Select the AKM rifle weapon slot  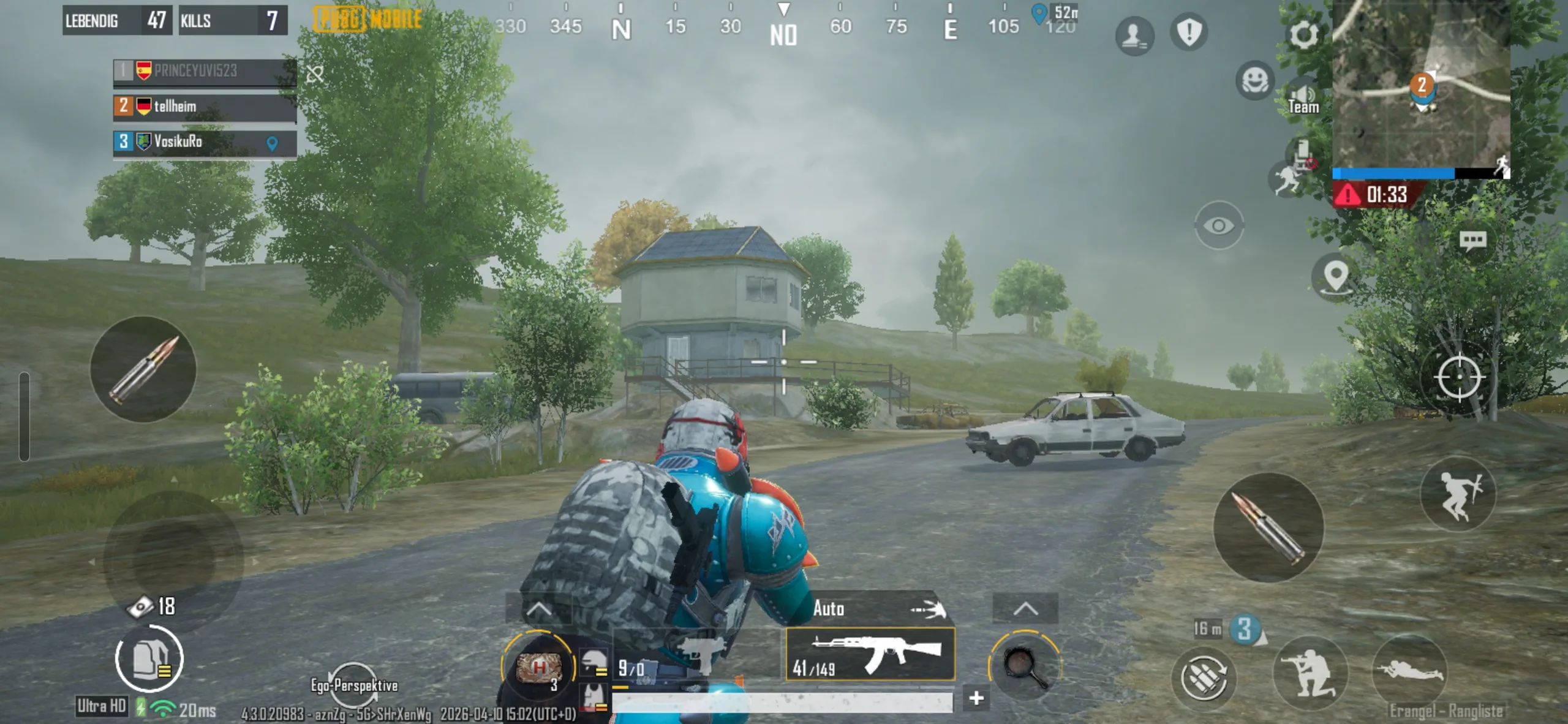870,654
